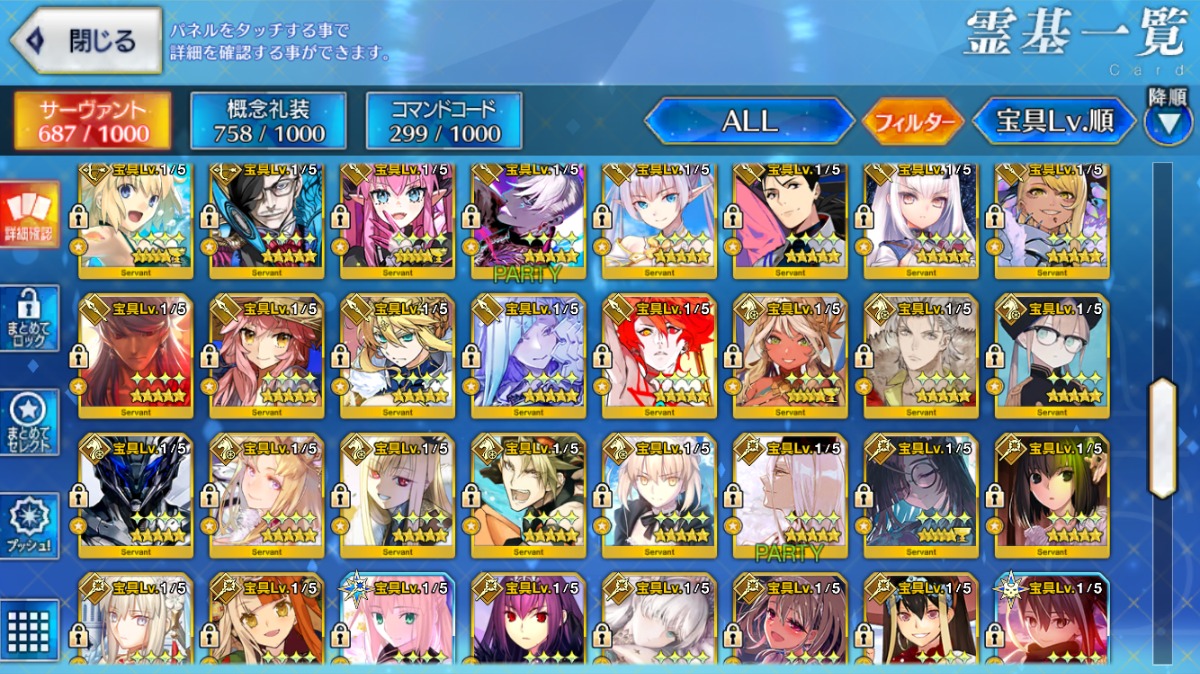Close the card list with 閉じる button
This screenshot has width=1200, height=674.
pyautogui.click(x=87, y=41)
